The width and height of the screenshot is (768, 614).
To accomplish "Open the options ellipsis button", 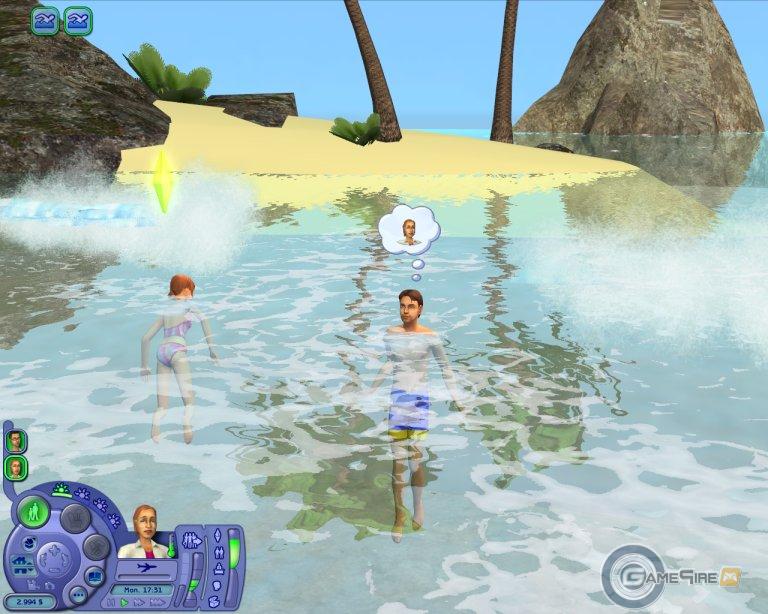I will click(x=79, y=597).
